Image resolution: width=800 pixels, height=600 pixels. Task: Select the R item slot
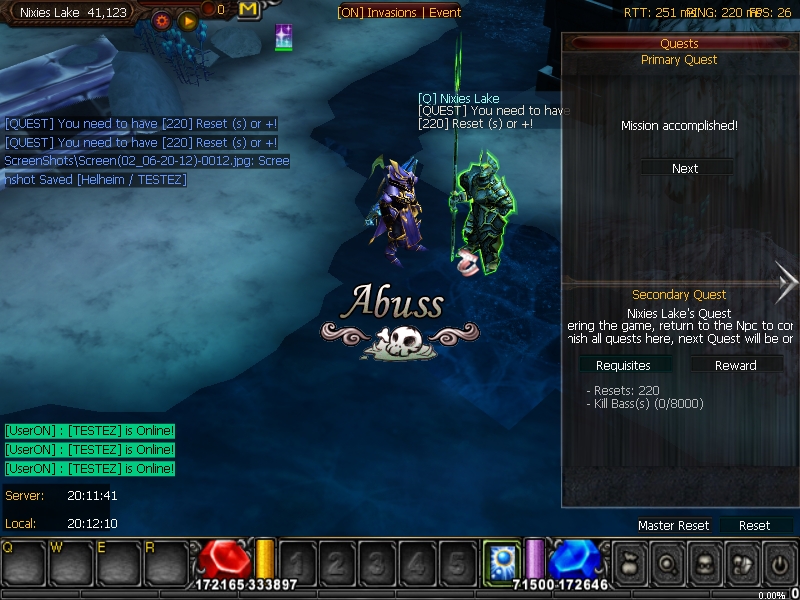click(x=163, y=562)
